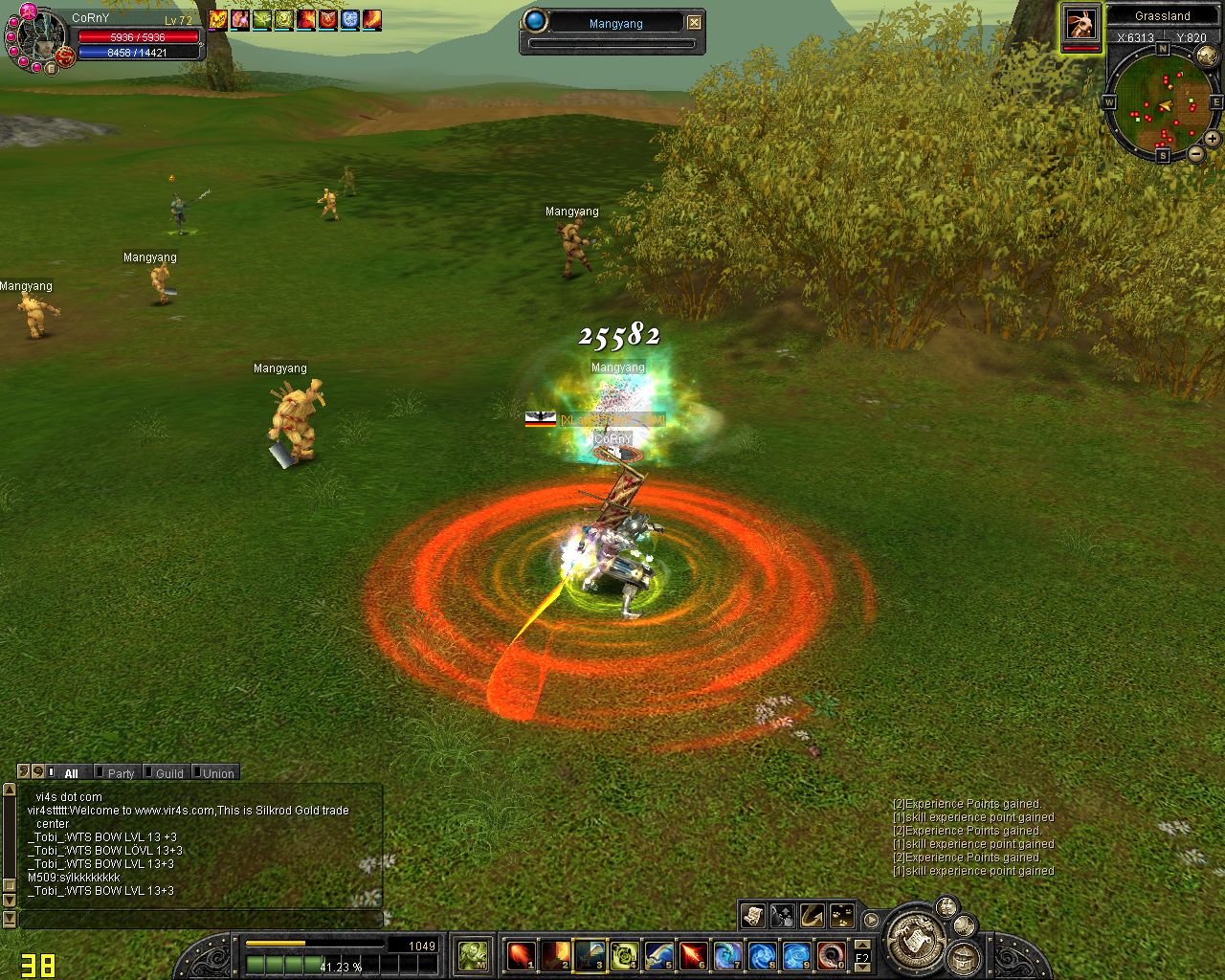Close the Mangyang target window
This screenshot has height=980, width=1225.
tap(695, 22)
